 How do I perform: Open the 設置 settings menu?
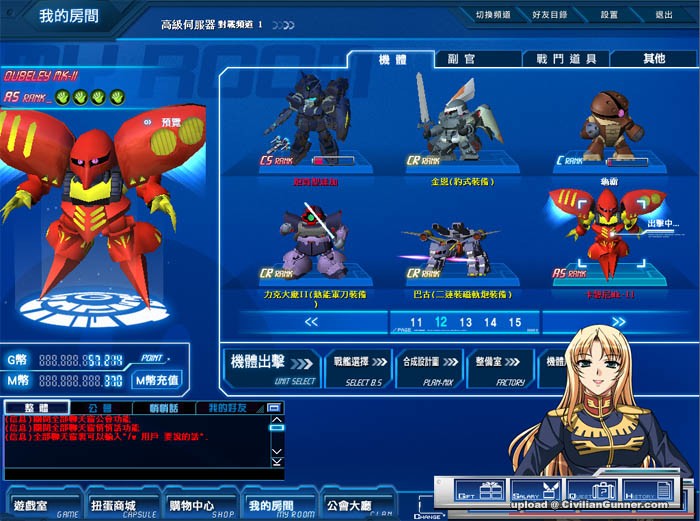609,16
